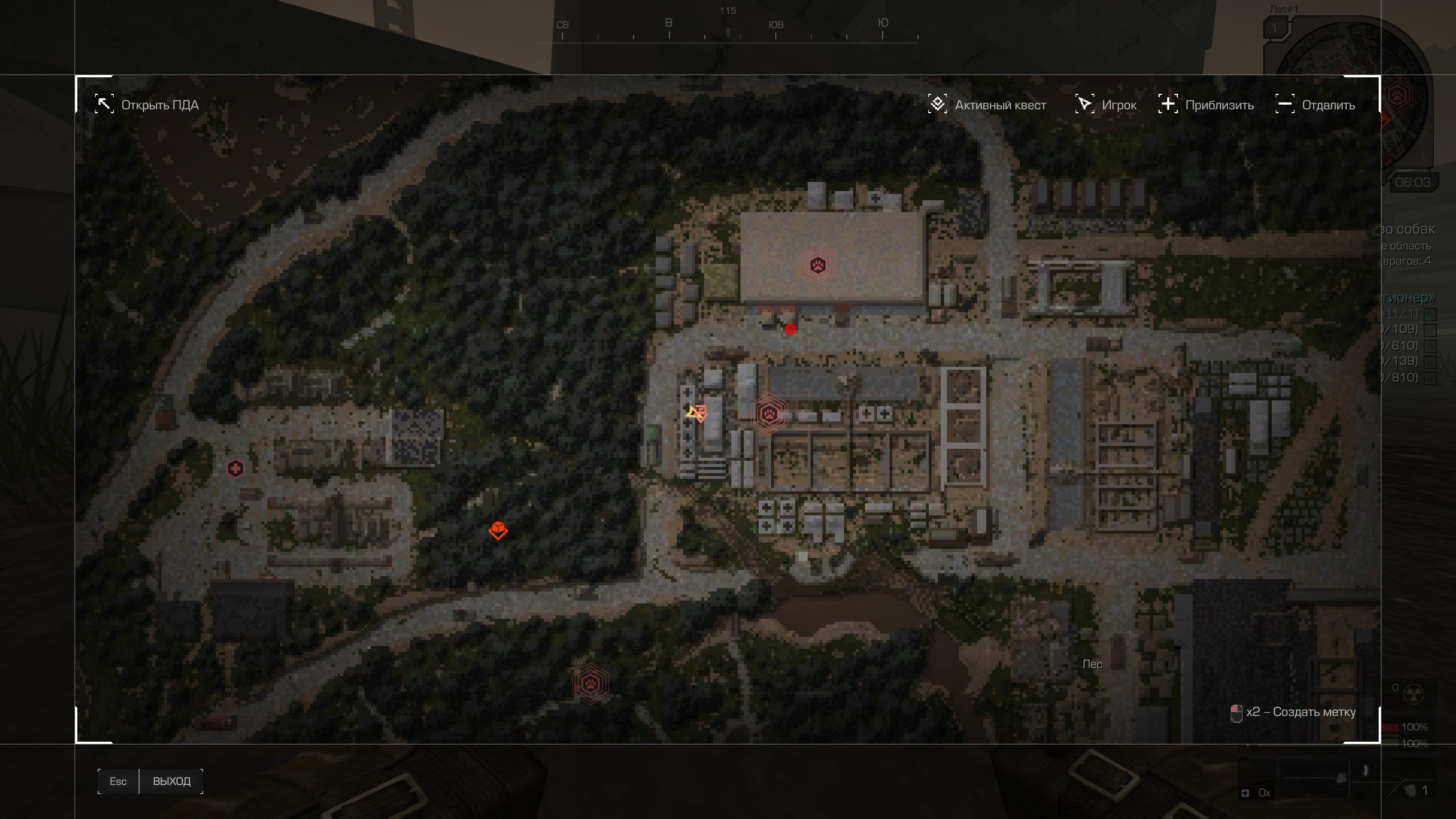Select the paw marker in the southern forest
The image size is (1456, 819).
click(590, 684)
